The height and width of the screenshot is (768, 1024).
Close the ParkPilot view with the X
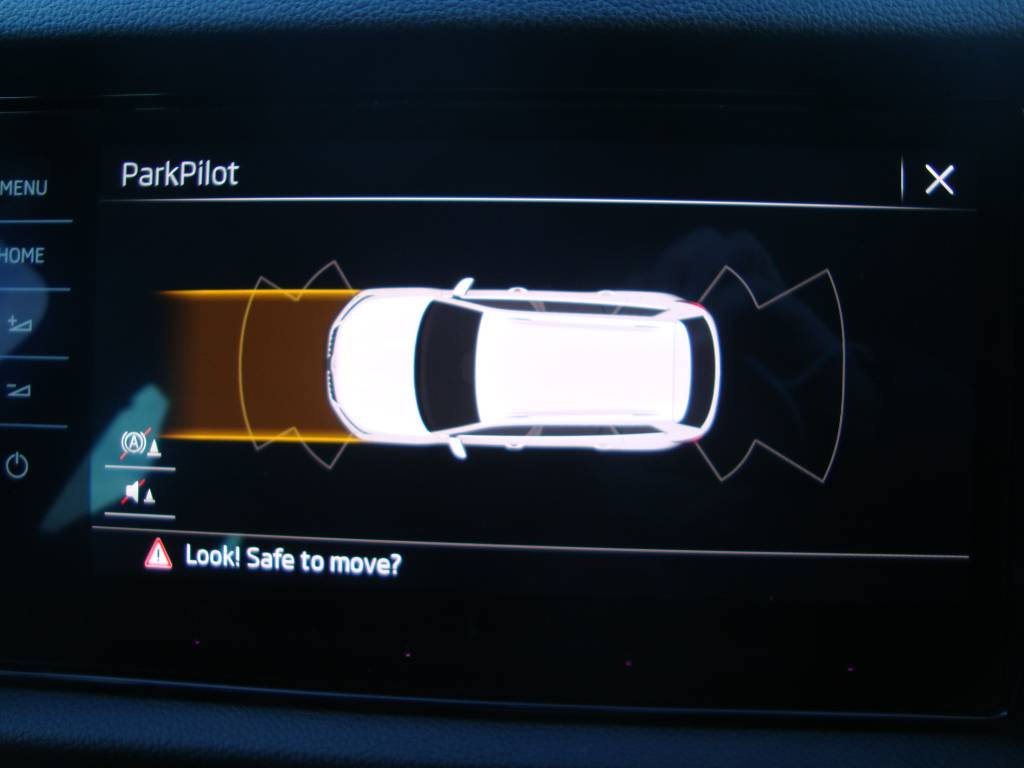pos(939,180)
